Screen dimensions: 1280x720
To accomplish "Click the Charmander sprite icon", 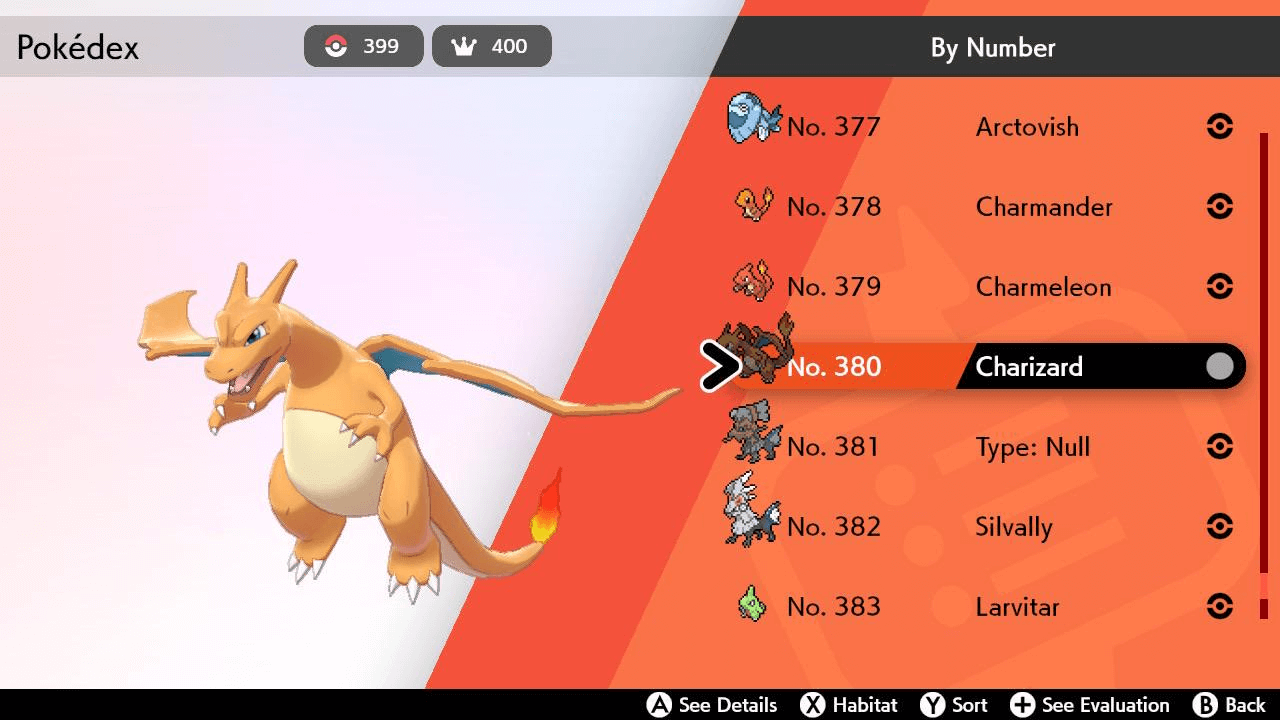I will pos(752,203).
